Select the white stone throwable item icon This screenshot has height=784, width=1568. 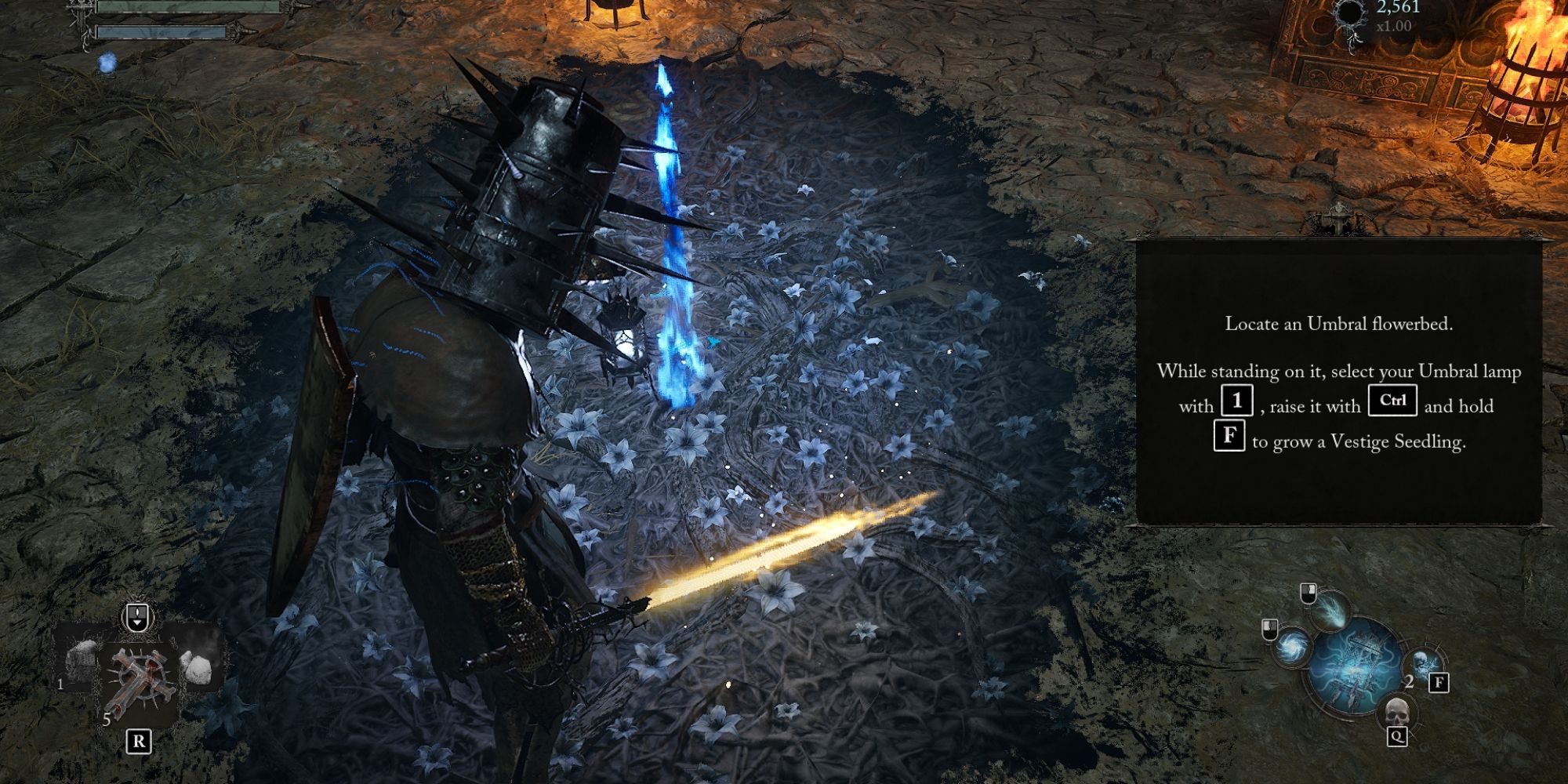196,666
